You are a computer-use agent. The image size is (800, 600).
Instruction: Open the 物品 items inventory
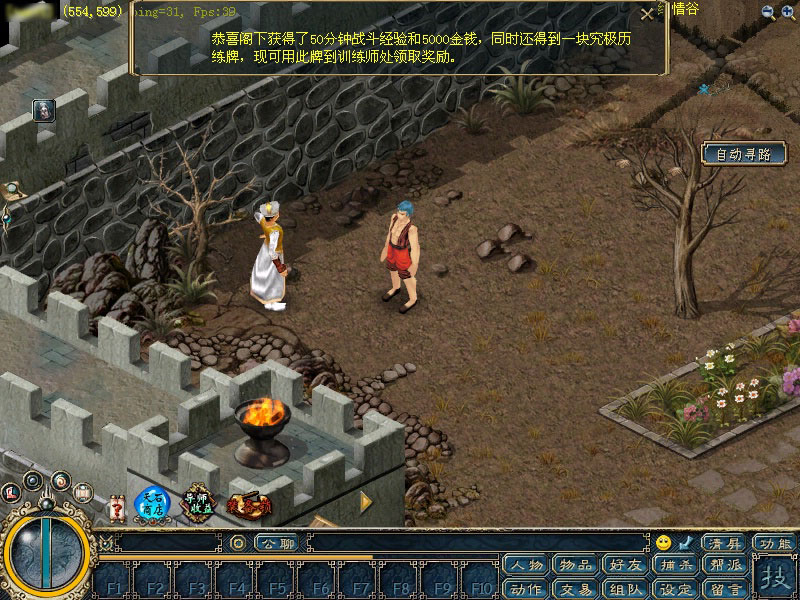tap(576, 565)
